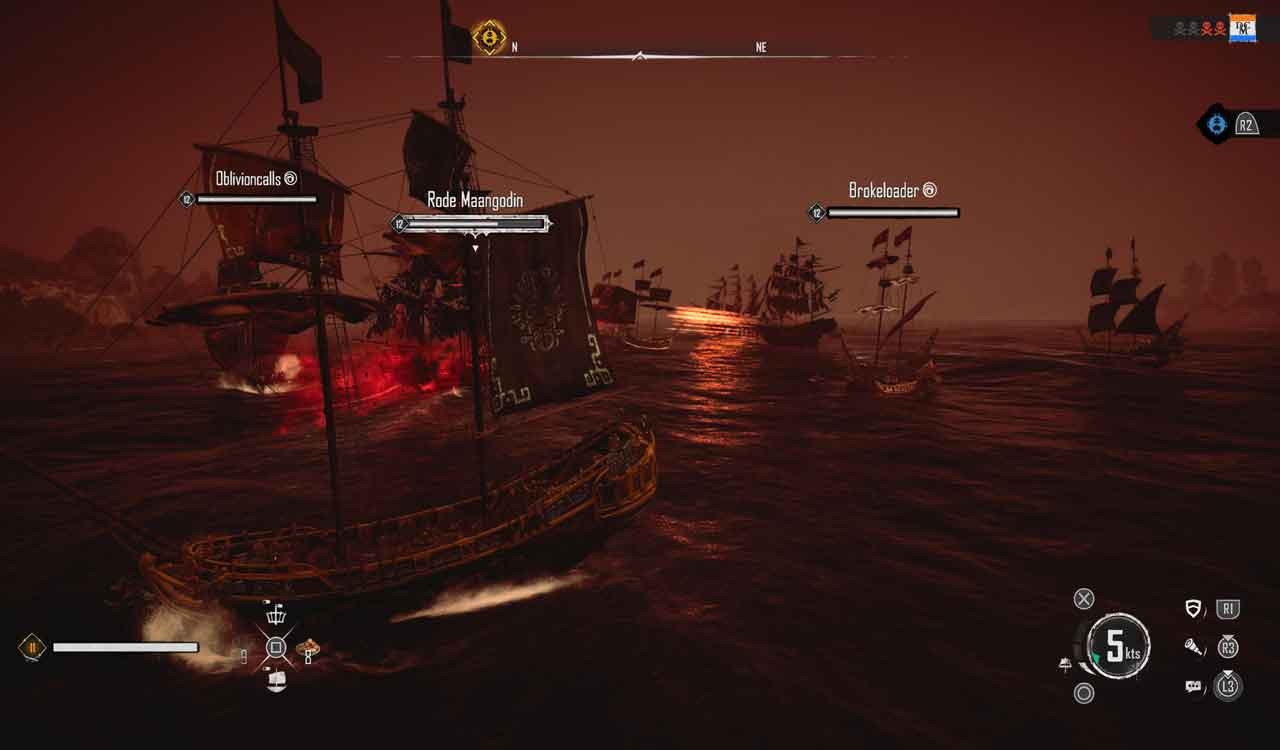Activate the brace shield icon
Screen dimensions: 1280x750
[x=1193, y=609]
